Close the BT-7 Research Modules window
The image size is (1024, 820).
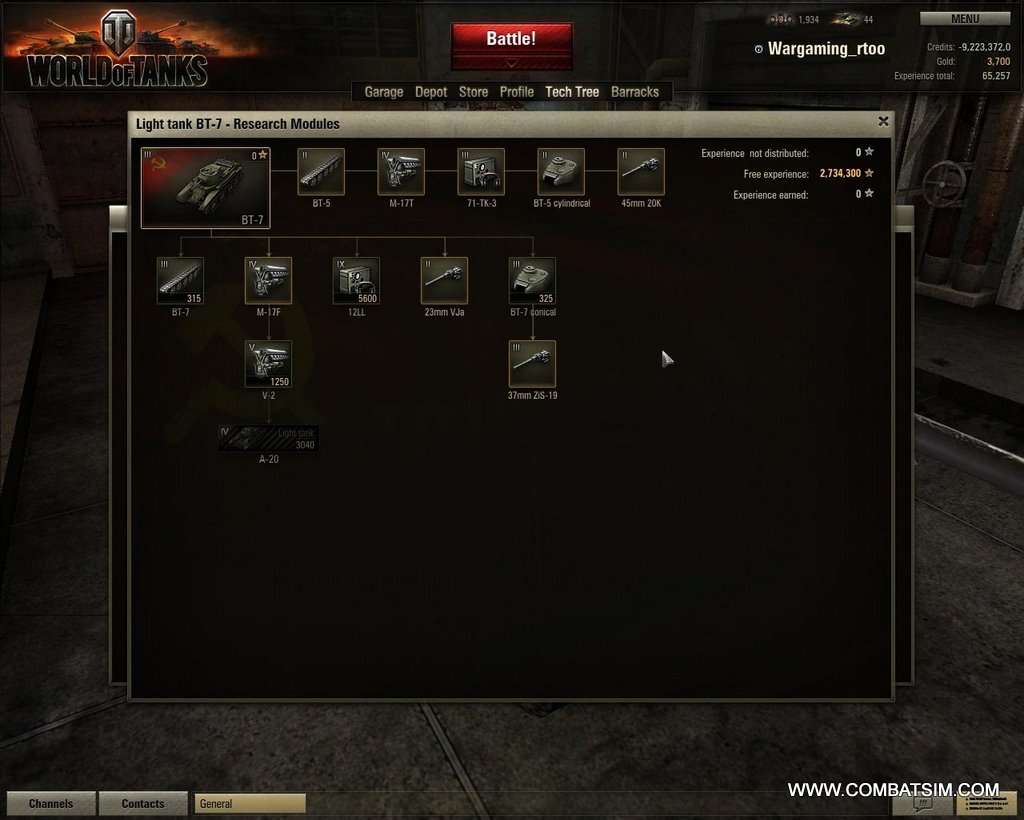883,121
